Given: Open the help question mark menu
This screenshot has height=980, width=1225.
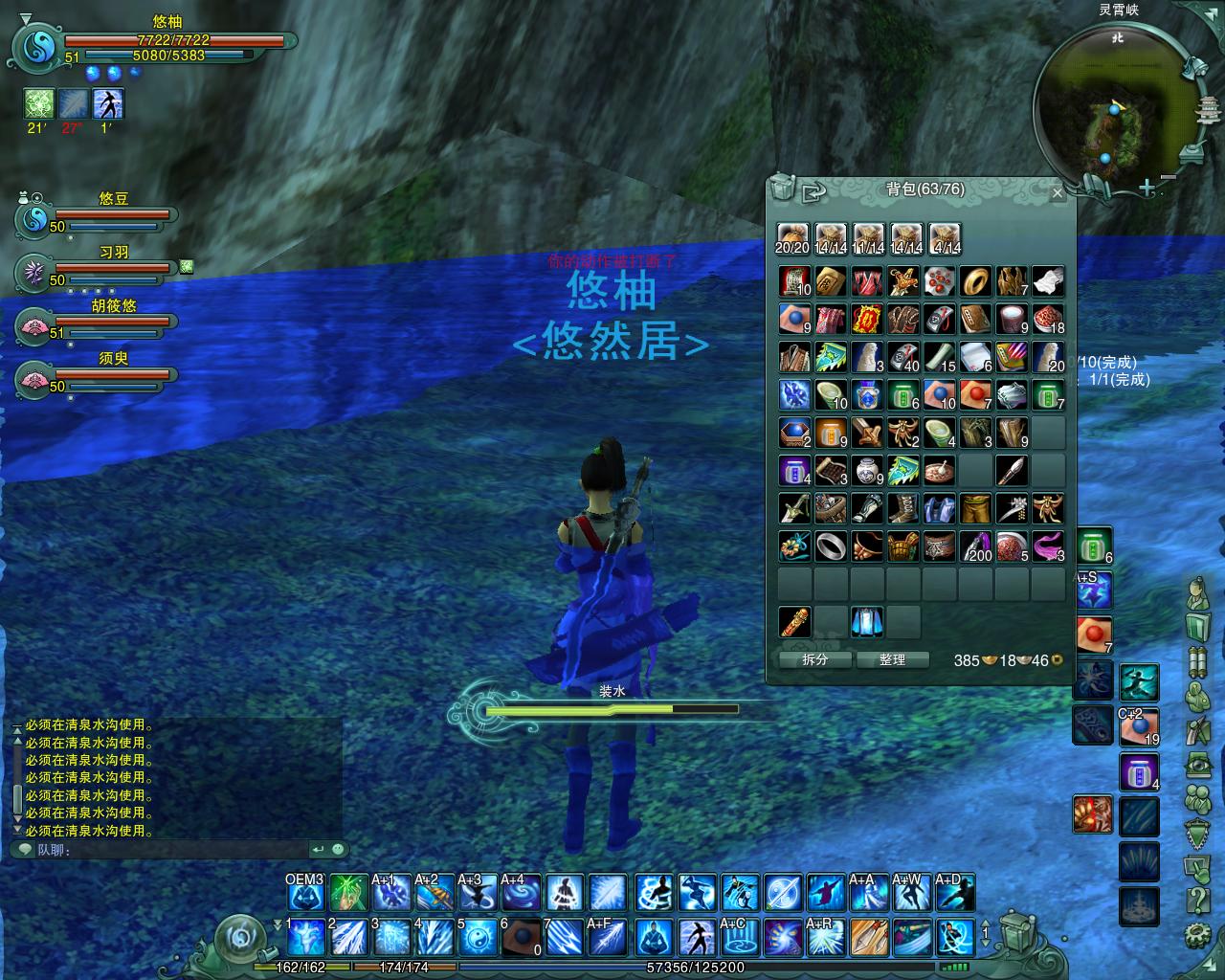Looking at the screenshot, I should 1196,900.
